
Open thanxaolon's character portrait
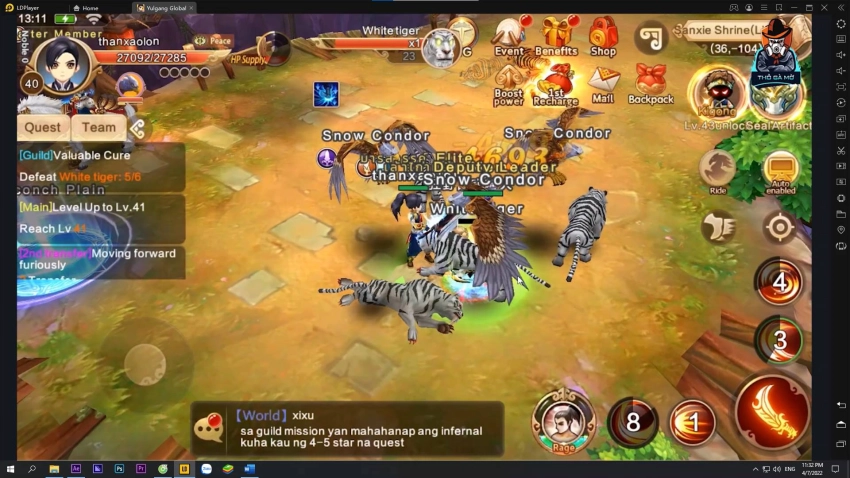pyautogui.click(x=61, y=64)
